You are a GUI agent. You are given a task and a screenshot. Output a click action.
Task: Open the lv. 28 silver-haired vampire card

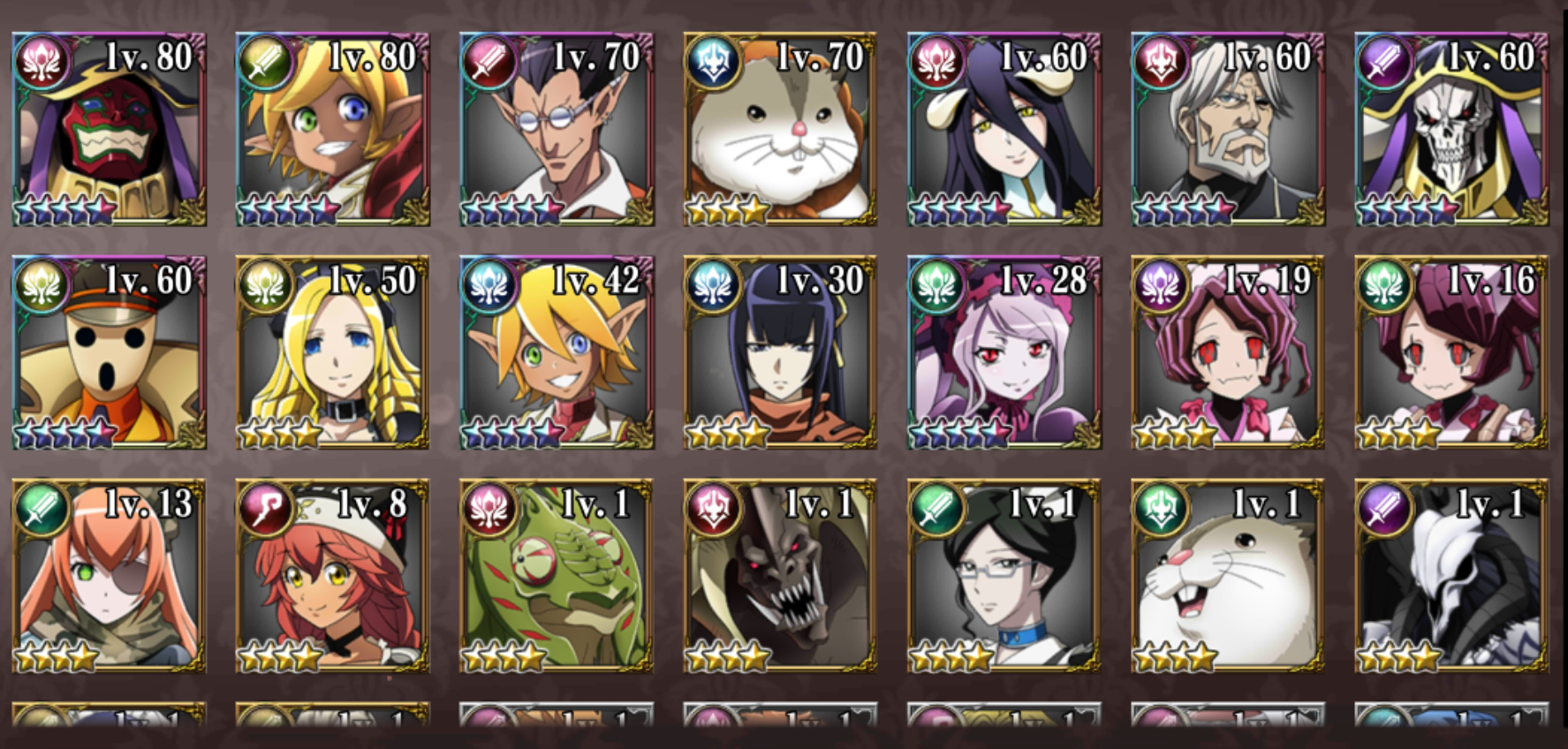(1004, 353)
